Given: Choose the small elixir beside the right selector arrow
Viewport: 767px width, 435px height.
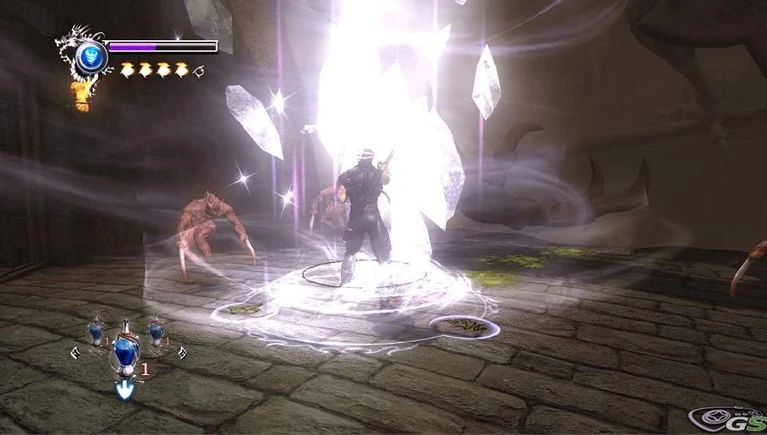Looking at the screenshot, I should 156,331.
